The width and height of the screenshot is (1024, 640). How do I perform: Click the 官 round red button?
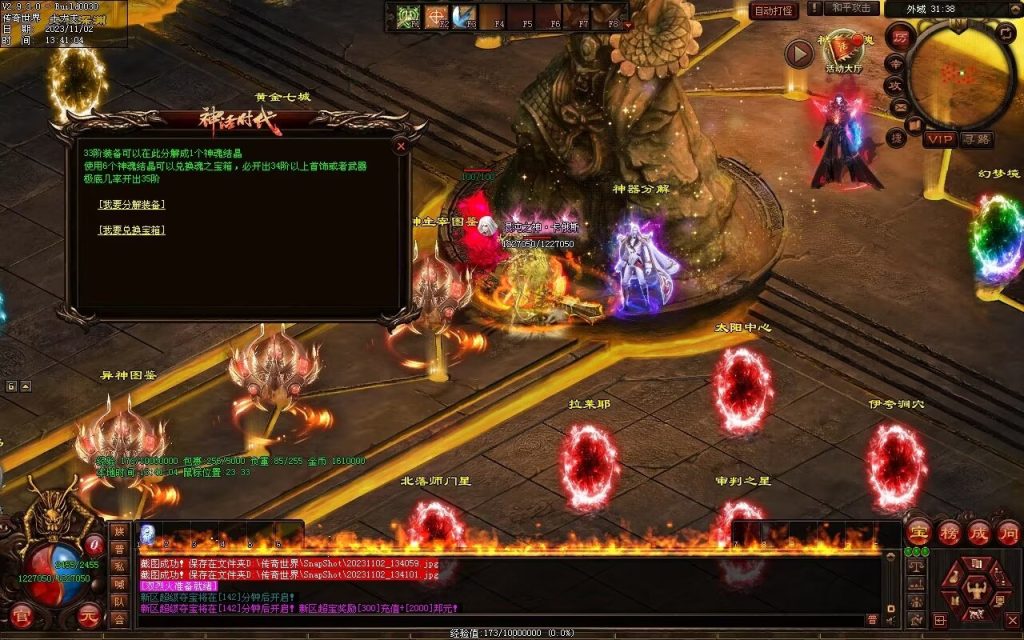coord(21,614)
